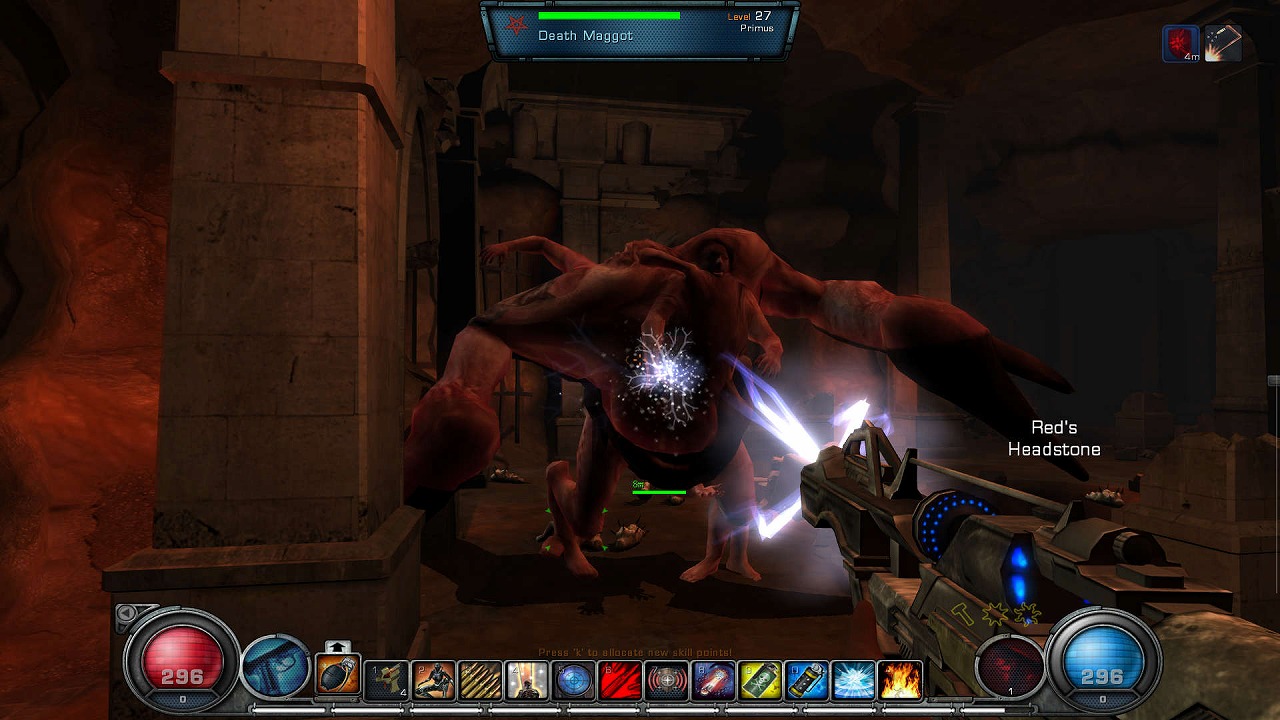Click the pistol weapon-swap orb
The width and height of the screenshot is (1280, 720).
[x=275, y=666]
